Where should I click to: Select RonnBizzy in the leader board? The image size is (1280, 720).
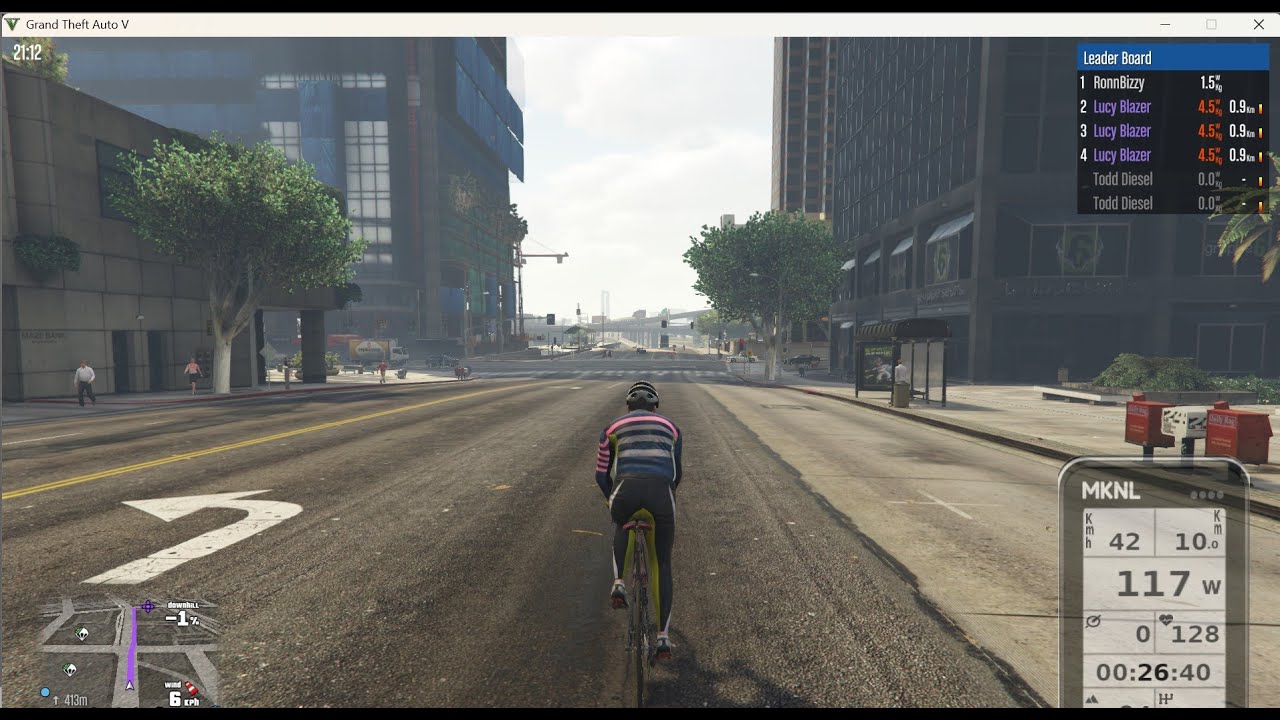point(1118,83)
